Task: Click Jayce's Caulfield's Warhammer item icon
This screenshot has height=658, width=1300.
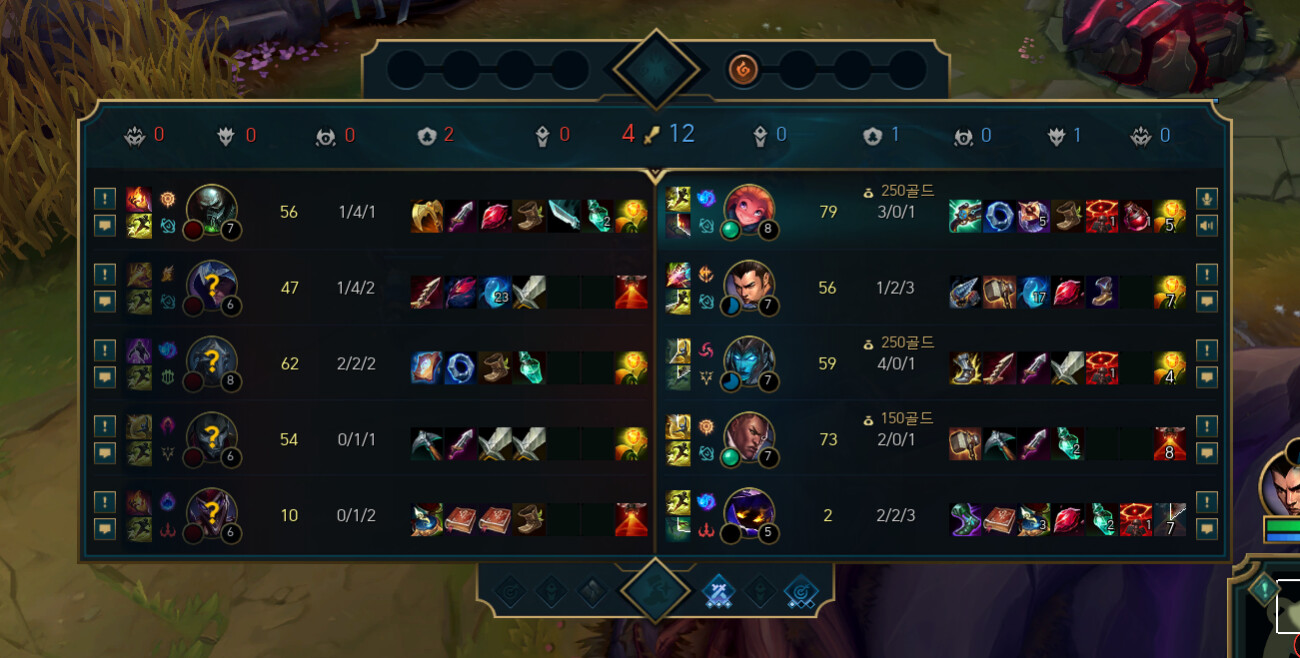Action: click(x=999, y=292)
